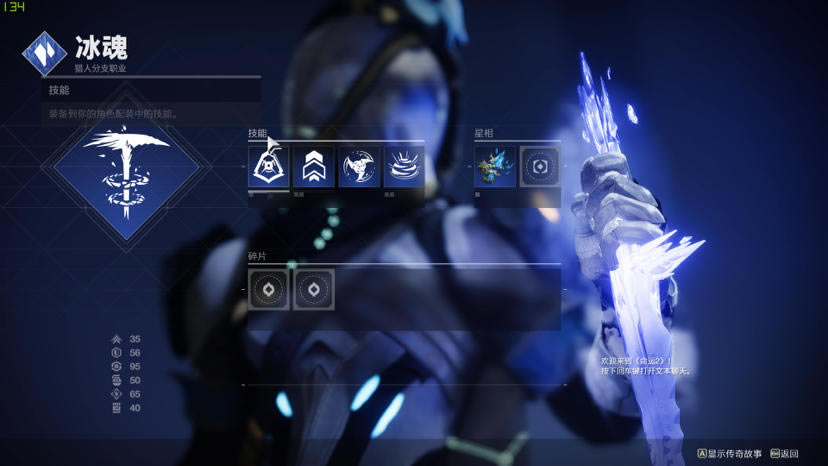Screen dimensions: 828x466
Task: Open the empty aspect slot
Action: click(x=539, y=166)
